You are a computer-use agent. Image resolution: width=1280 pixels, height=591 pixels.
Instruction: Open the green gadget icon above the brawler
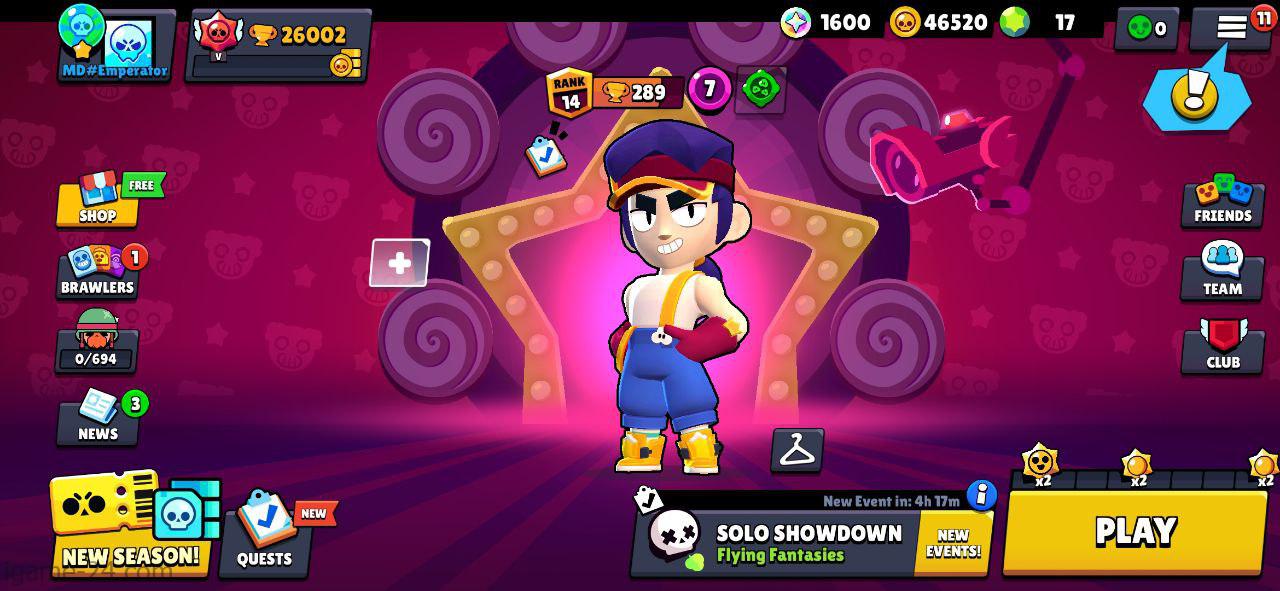tap(761, 90)
